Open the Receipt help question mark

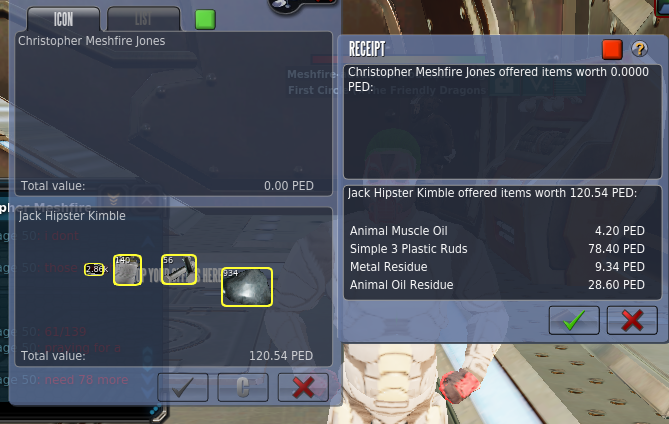pyautogui.click(x=640, y=49)
